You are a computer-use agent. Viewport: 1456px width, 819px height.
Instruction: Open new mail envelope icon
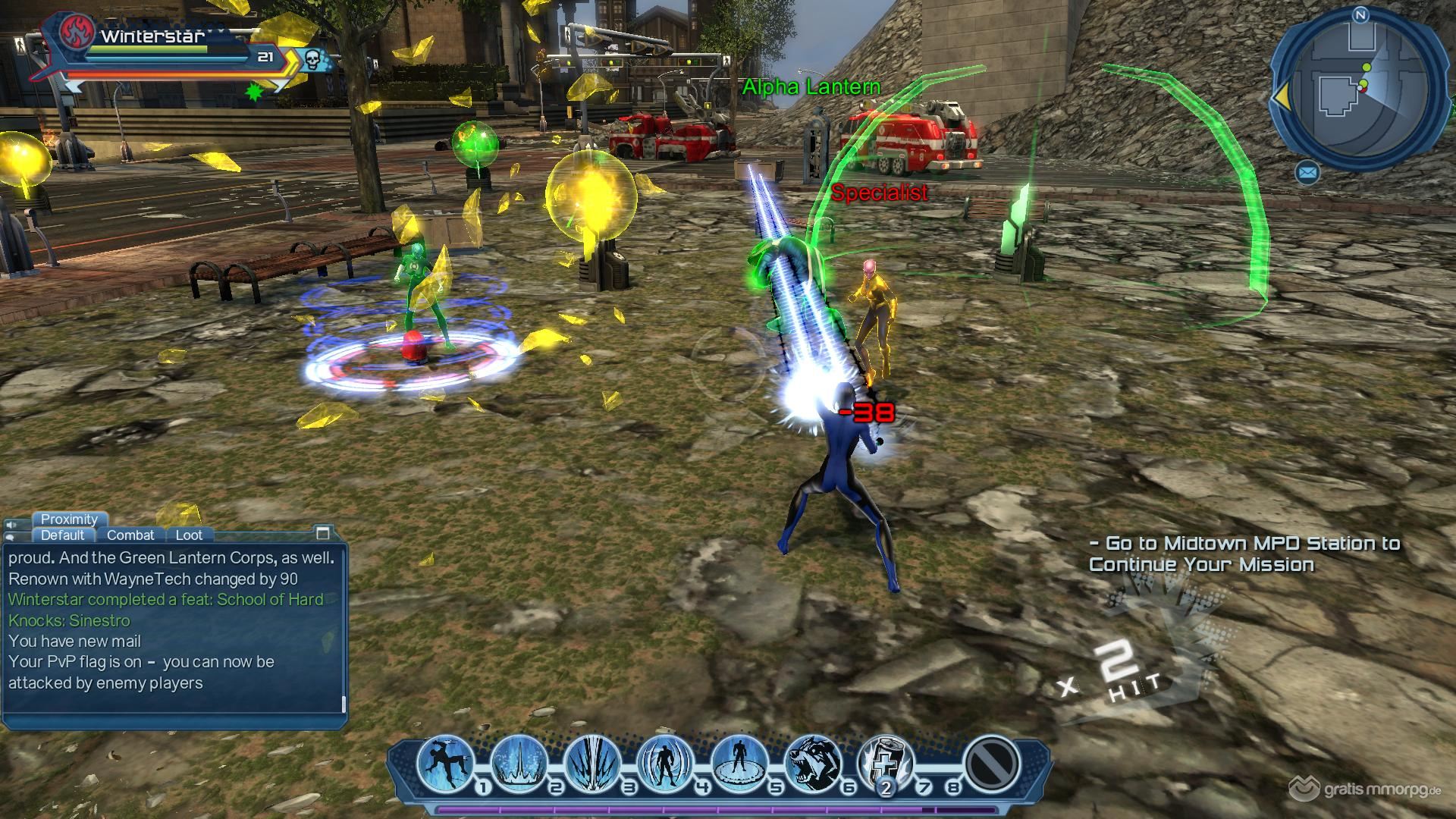[x=1307, y=173]
